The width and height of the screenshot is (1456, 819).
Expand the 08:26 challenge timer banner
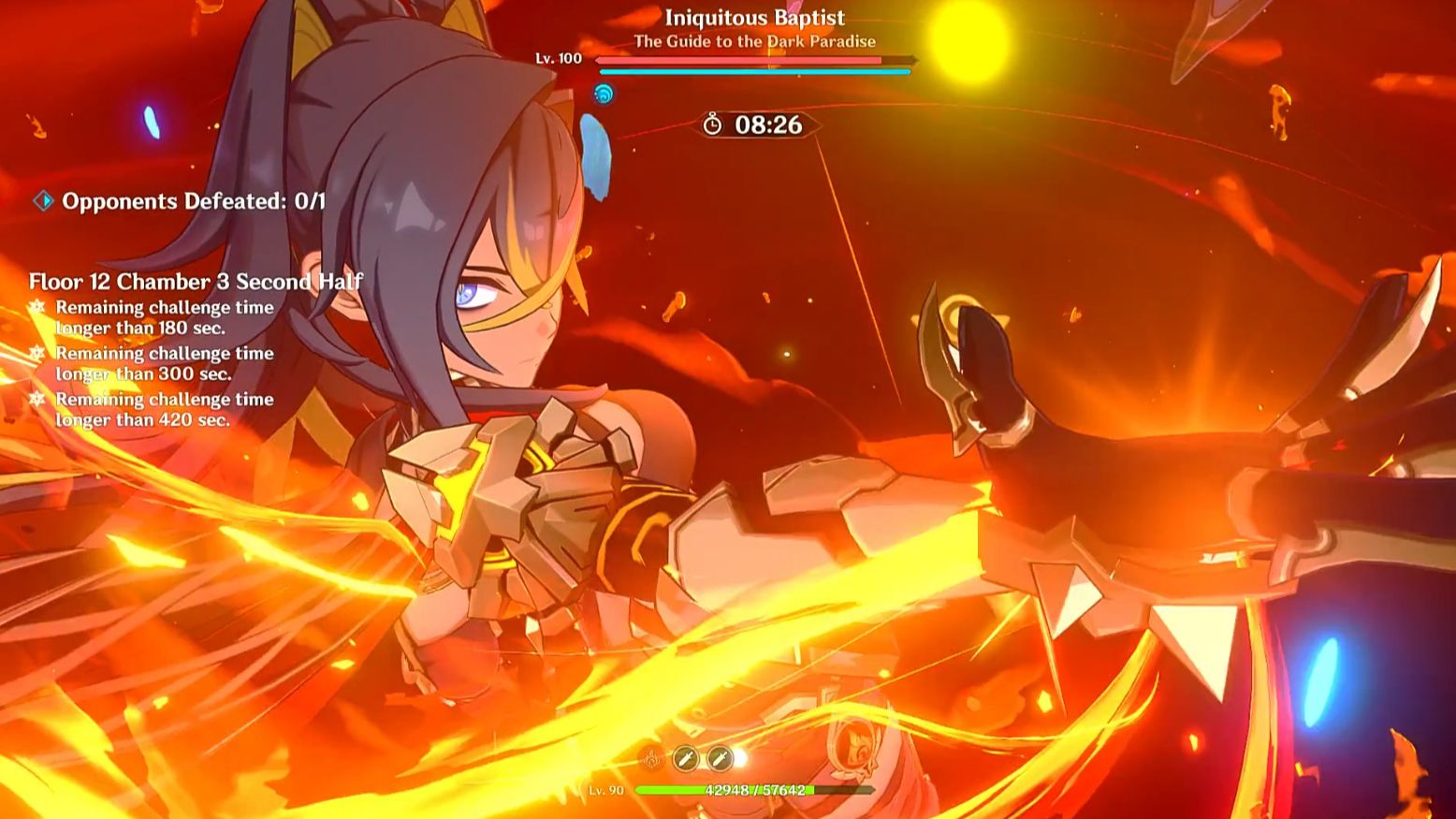point(758,123)
